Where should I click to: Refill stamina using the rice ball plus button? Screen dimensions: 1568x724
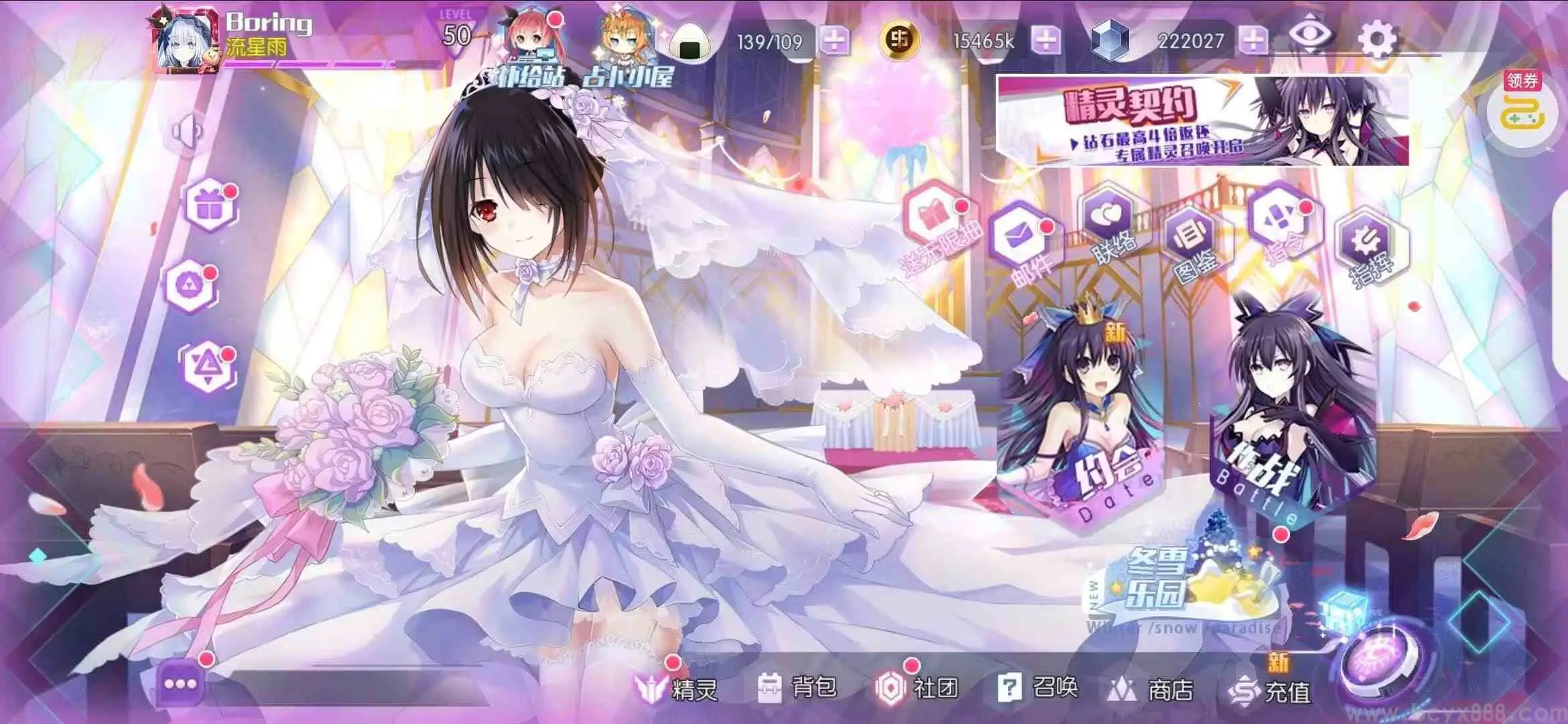point(834,41)
